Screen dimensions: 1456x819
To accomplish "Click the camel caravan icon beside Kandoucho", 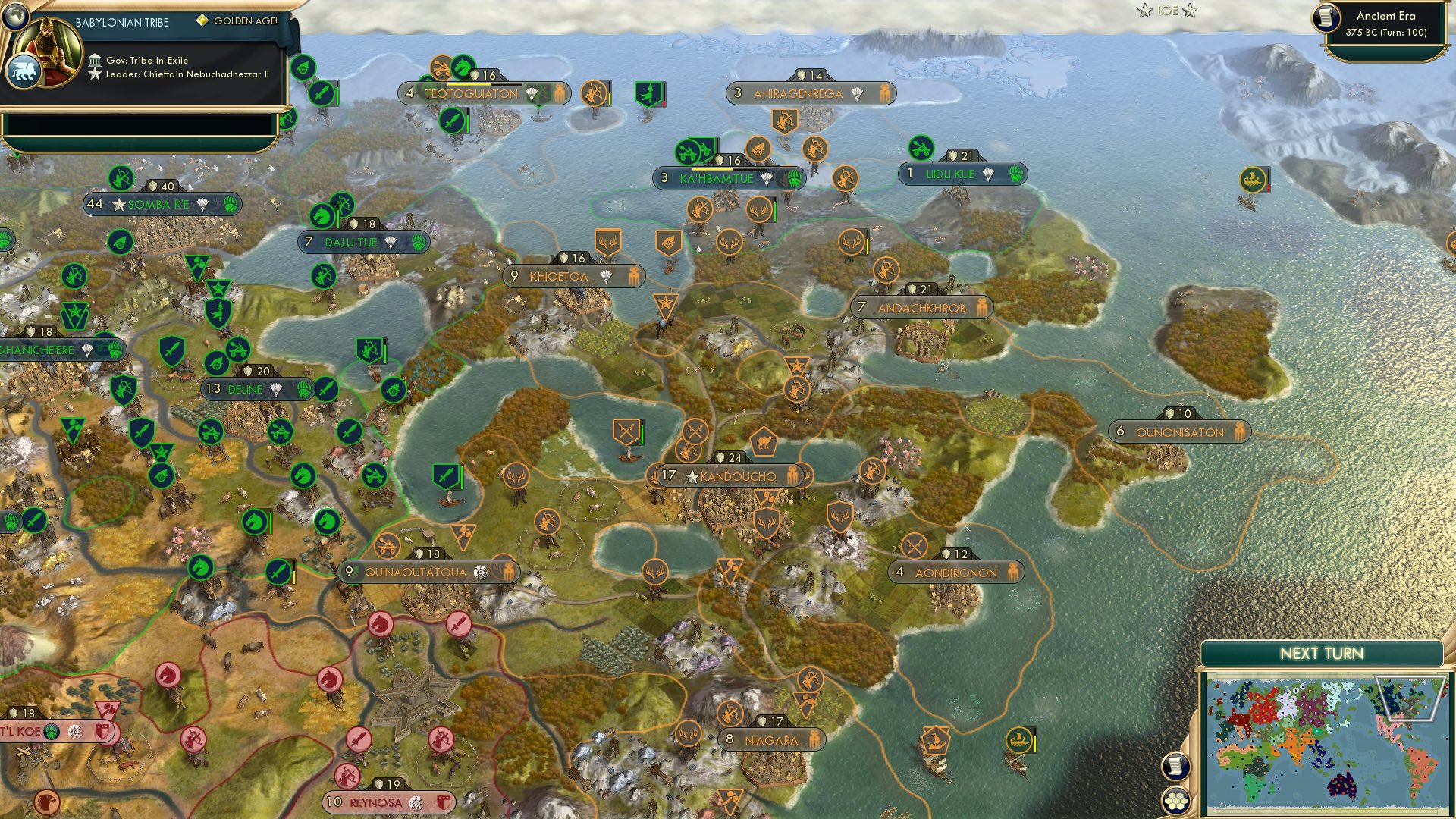I will pos(764,440).
